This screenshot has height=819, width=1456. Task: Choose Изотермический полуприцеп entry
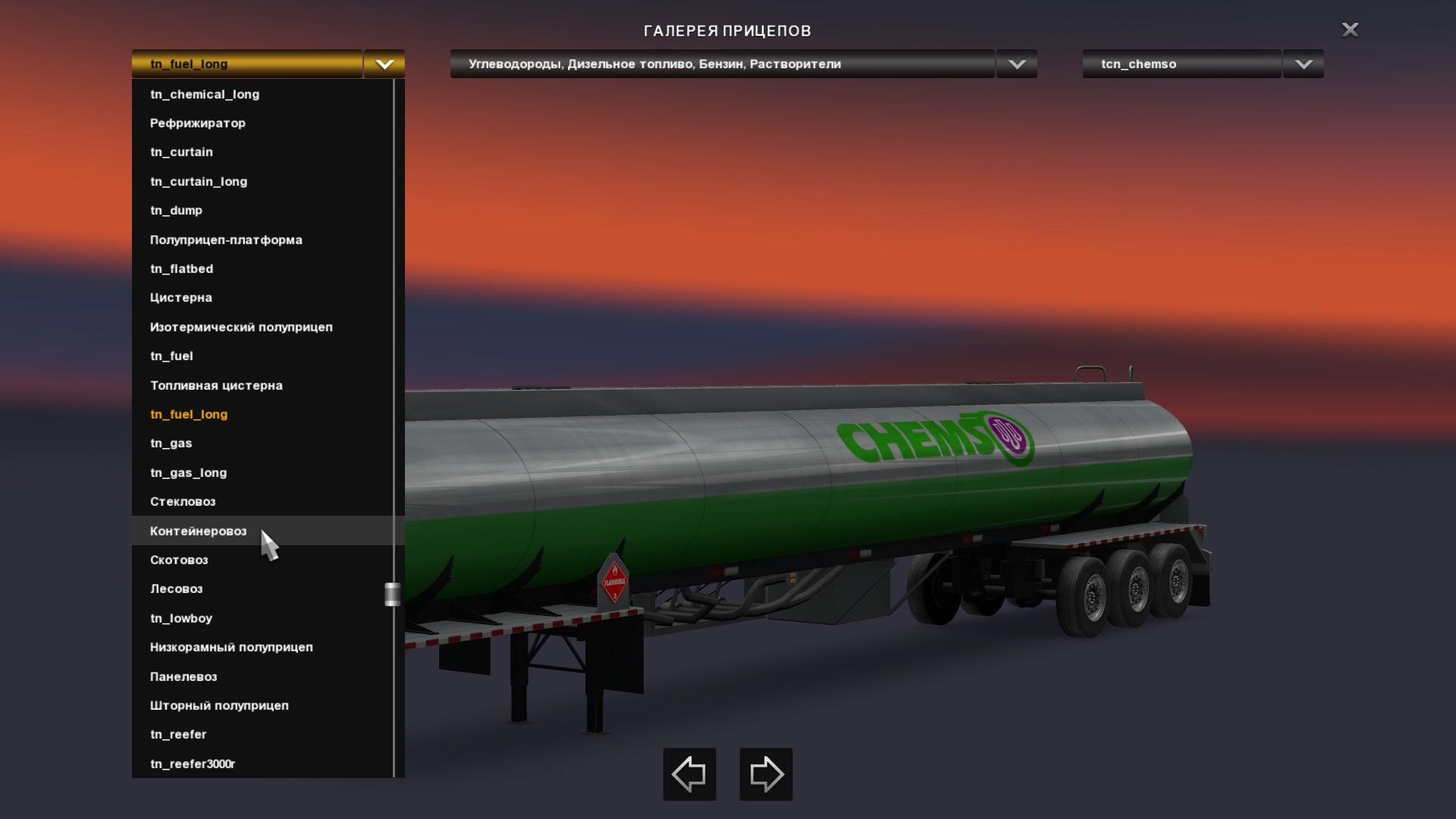pyautogui.click(x=241, y=327)
